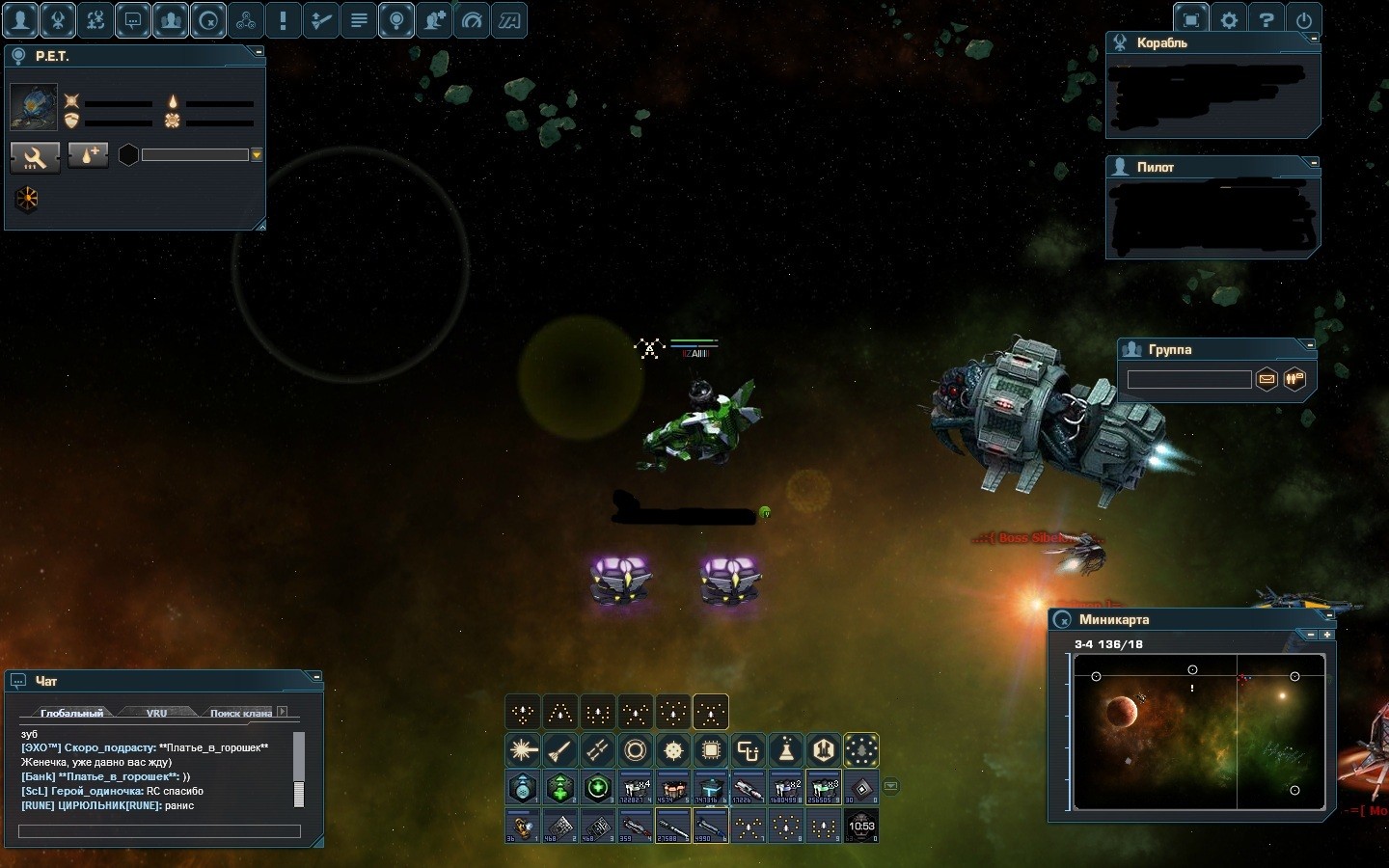Select the rocket category icon
This screenshot has height=868, width=1389.
[x=560, y=749]
